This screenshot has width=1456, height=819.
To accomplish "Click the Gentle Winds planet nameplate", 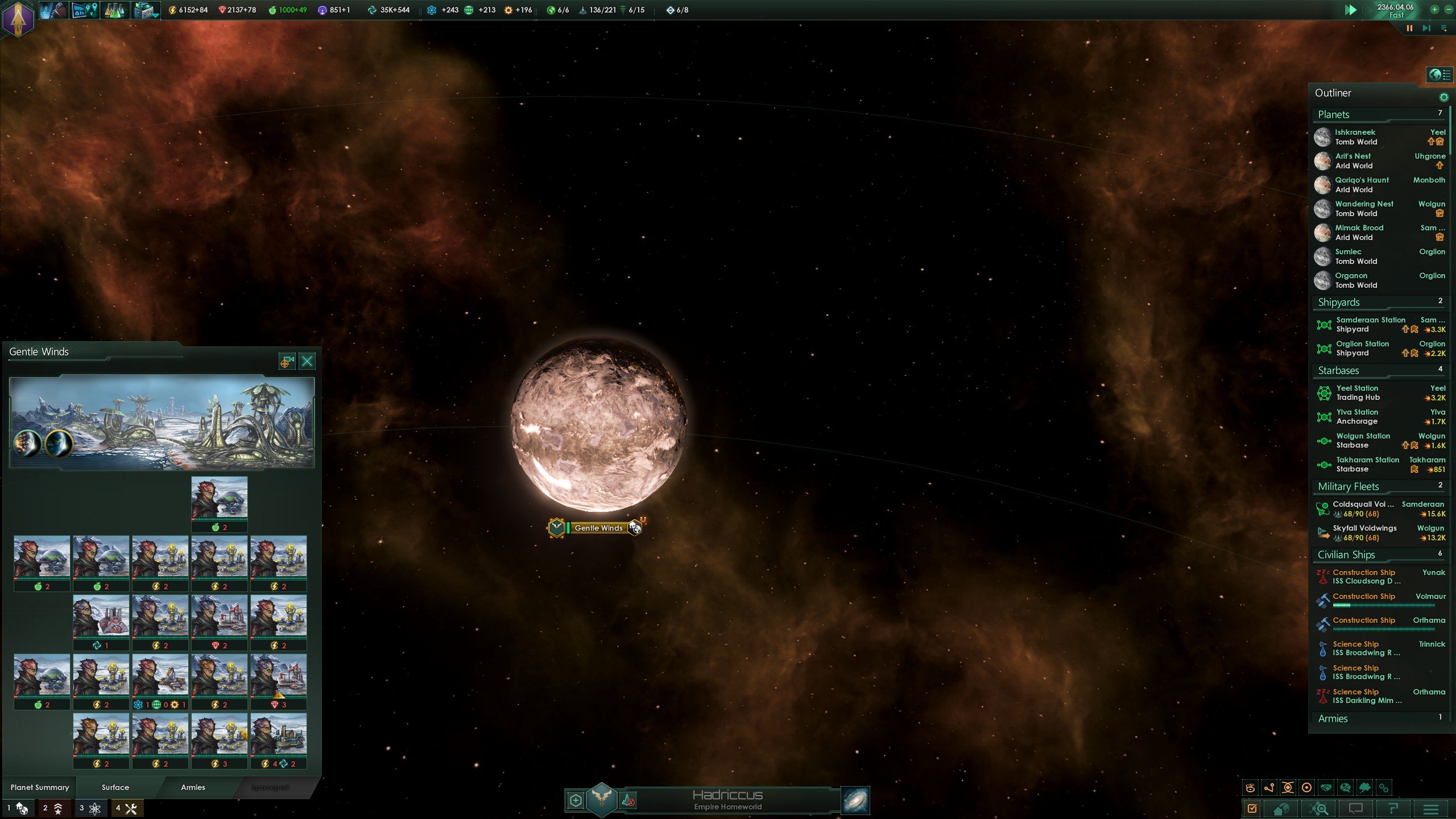I will [598, 528].
